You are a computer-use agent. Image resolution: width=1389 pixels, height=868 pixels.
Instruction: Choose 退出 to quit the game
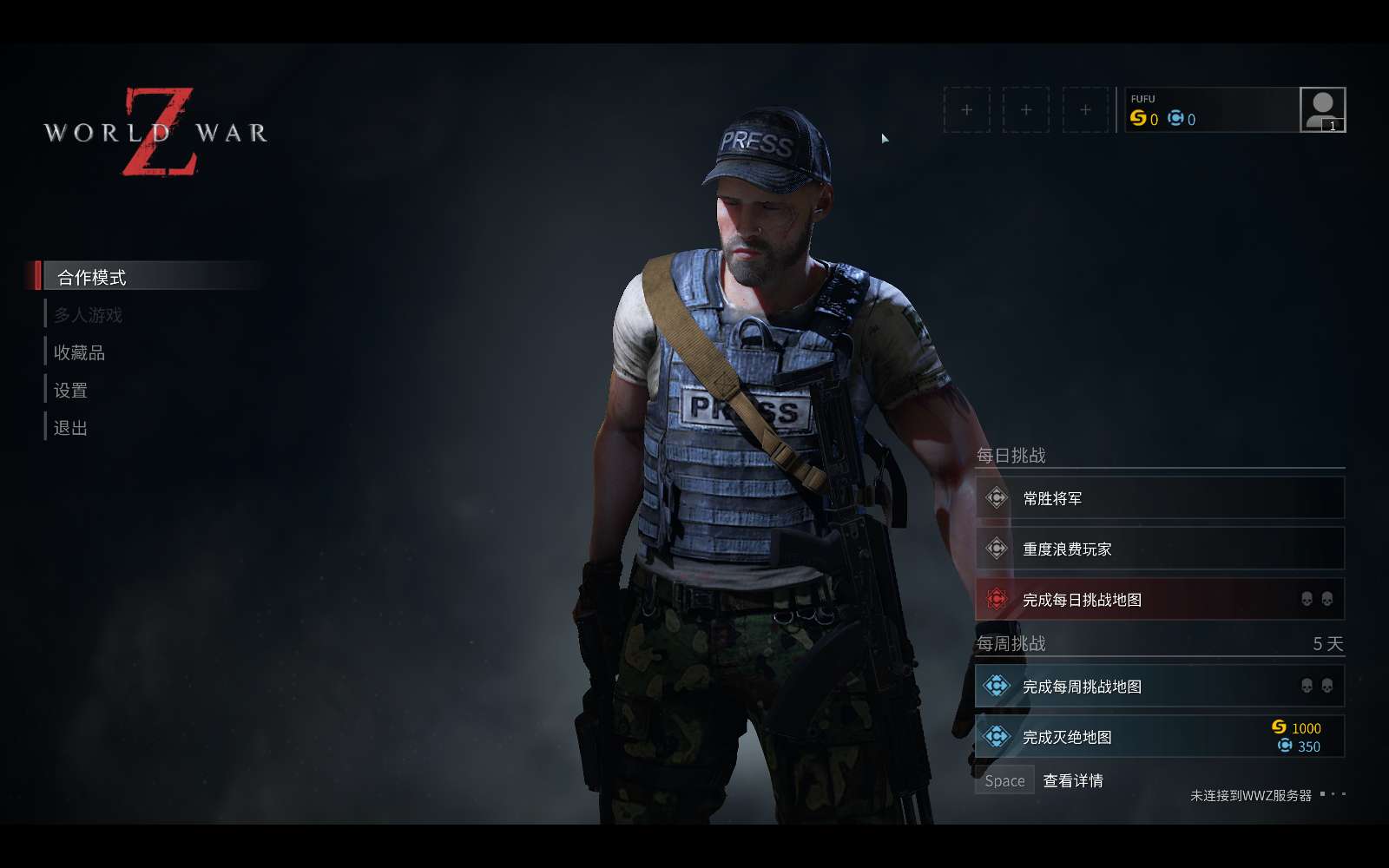coord(70,428)
